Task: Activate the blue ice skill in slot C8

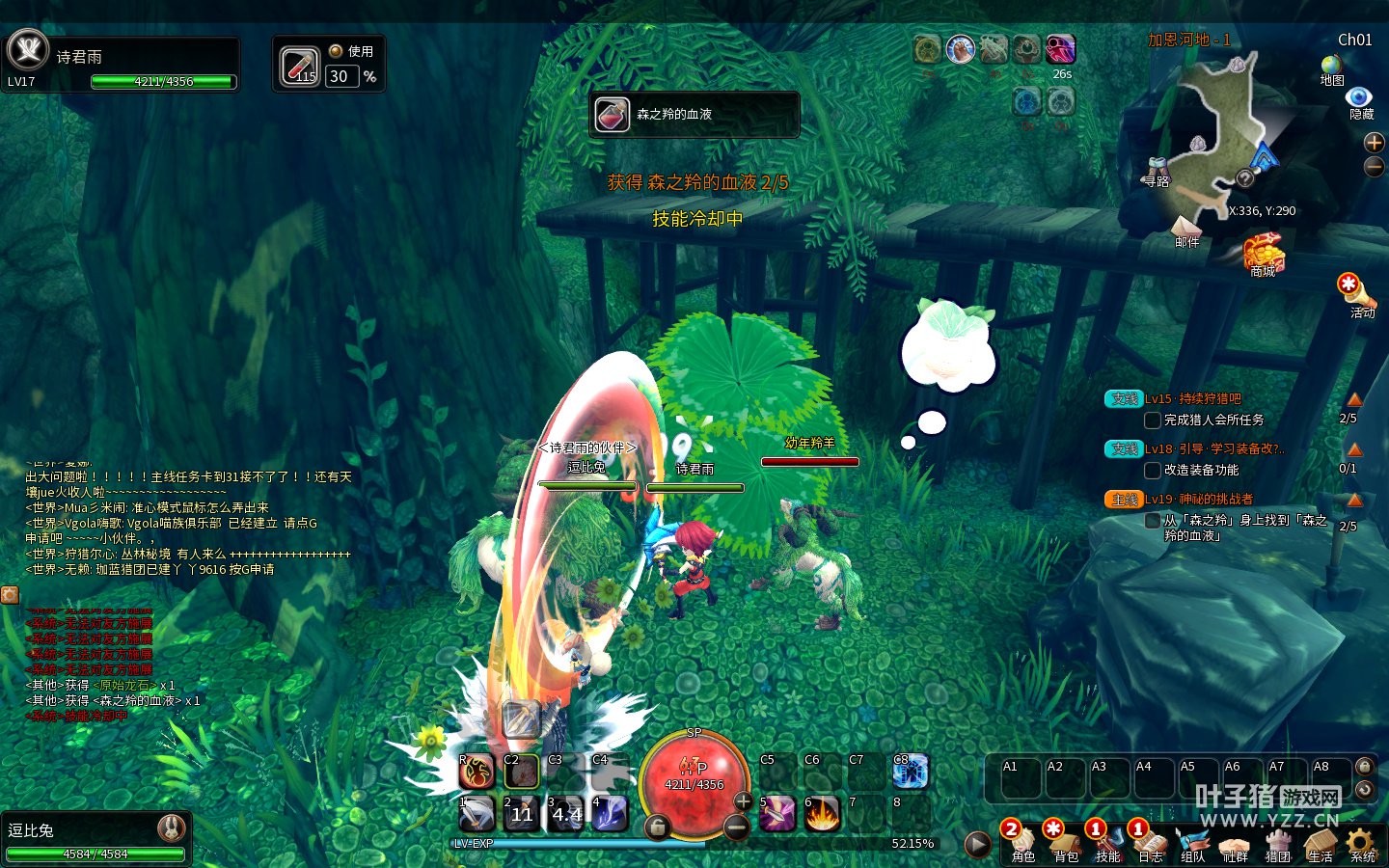Action: (x=910, y=772)
